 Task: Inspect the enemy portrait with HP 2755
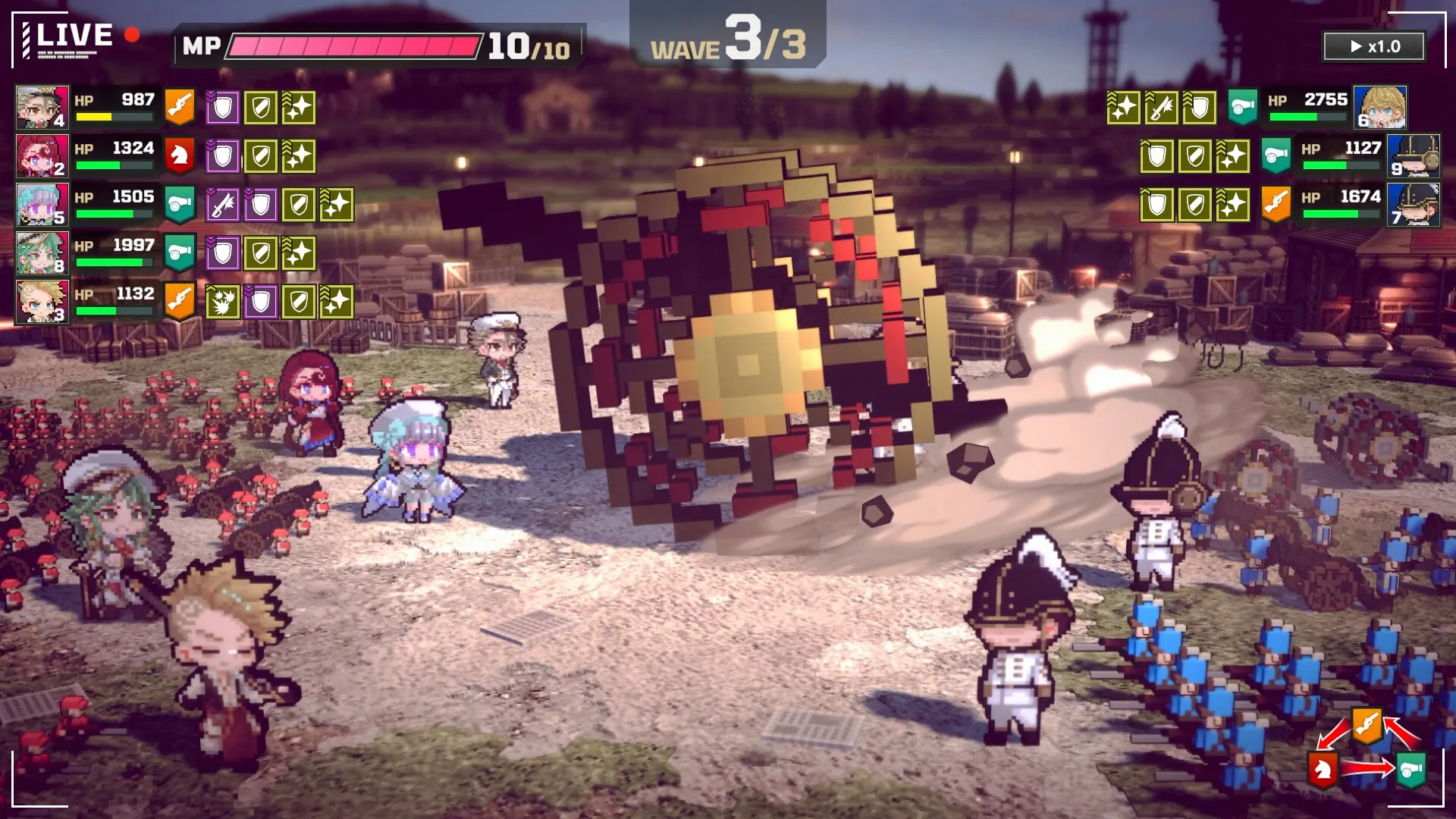pyautogui.click(x=1380, y=108)
